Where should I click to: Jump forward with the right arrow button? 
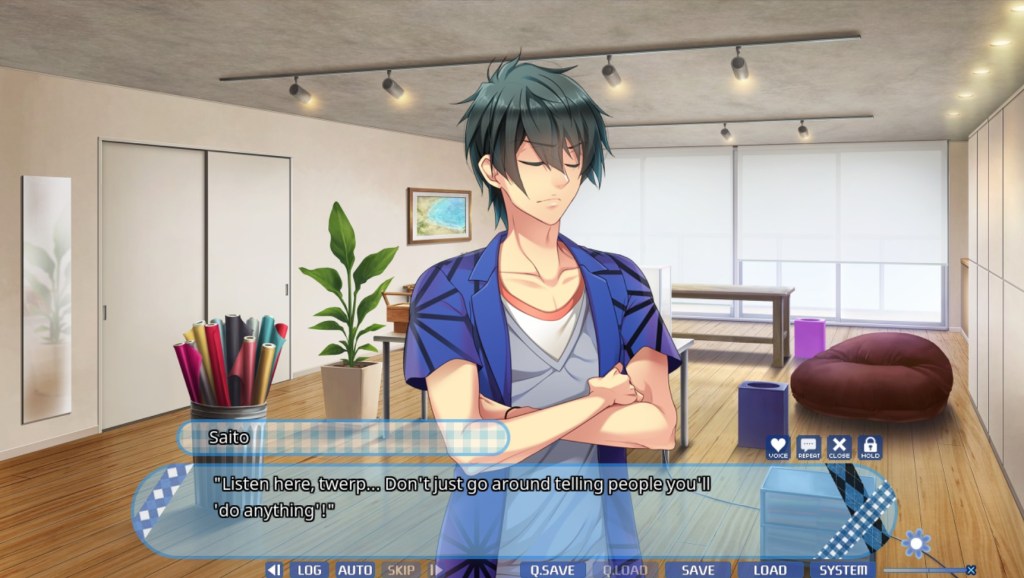pyautogui.click(x=435, y=570)
